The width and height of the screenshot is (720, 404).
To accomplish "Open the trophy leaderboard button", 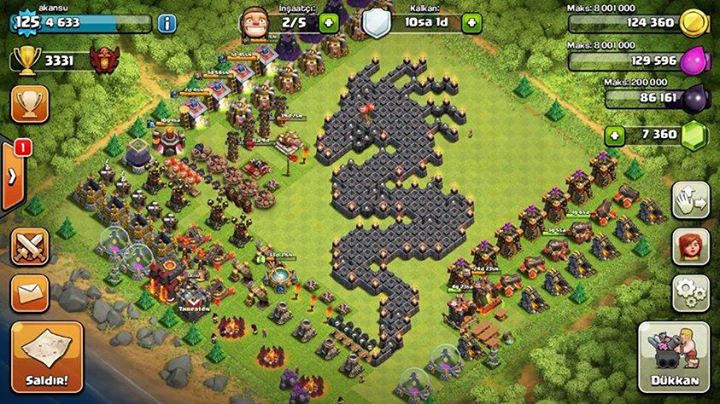I will [x=30, y=104].
